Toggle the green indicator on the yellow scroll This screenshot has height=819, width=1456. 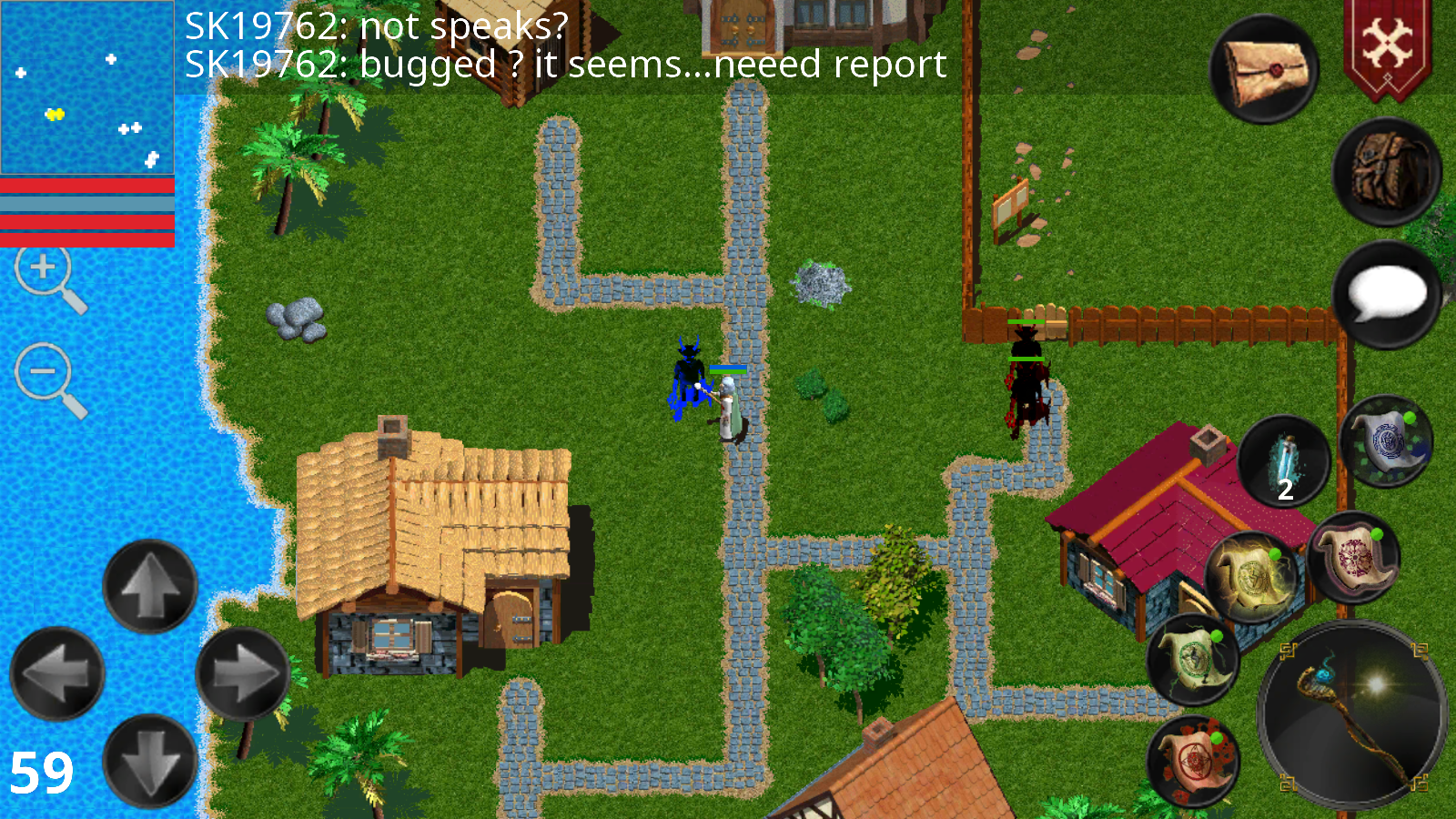coord(1274,555)
